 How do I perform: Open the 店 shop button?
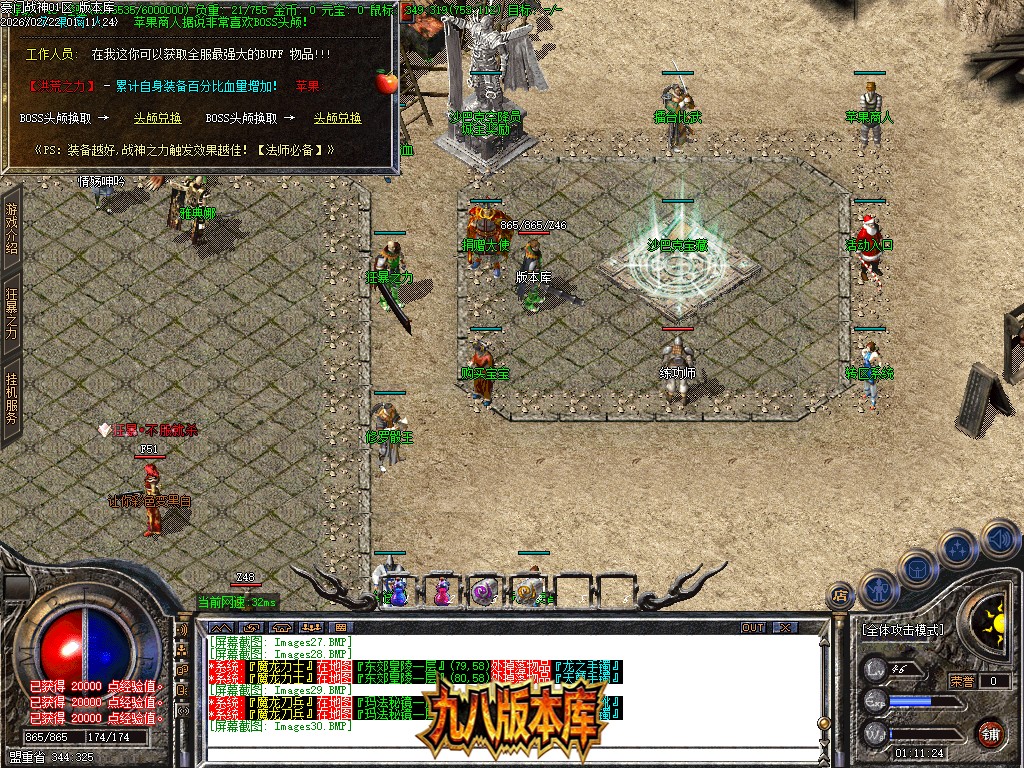(840, 598)
